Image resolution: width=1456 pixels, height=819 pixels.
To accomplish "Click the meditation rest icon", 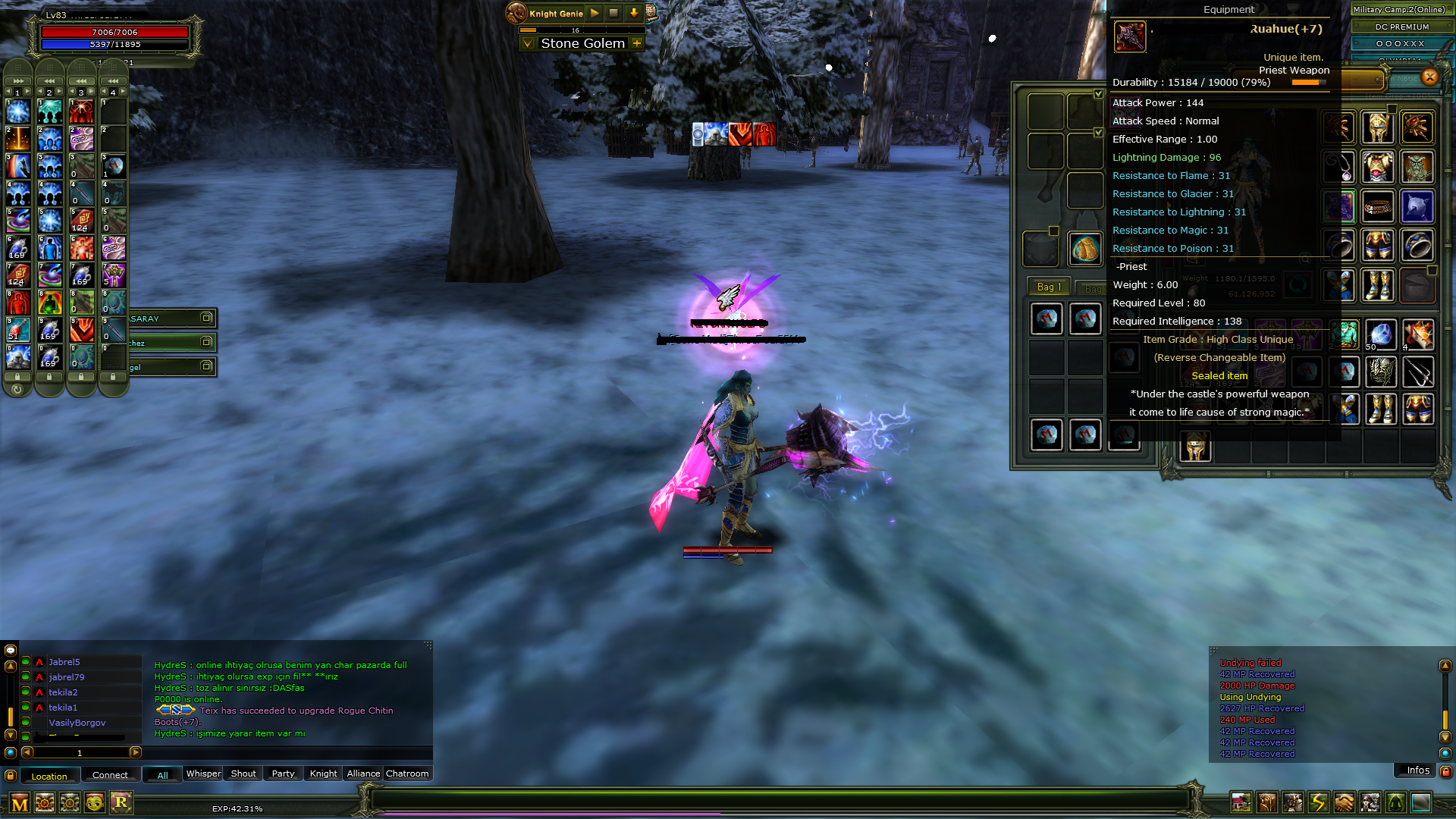I will pos(1395,804).
